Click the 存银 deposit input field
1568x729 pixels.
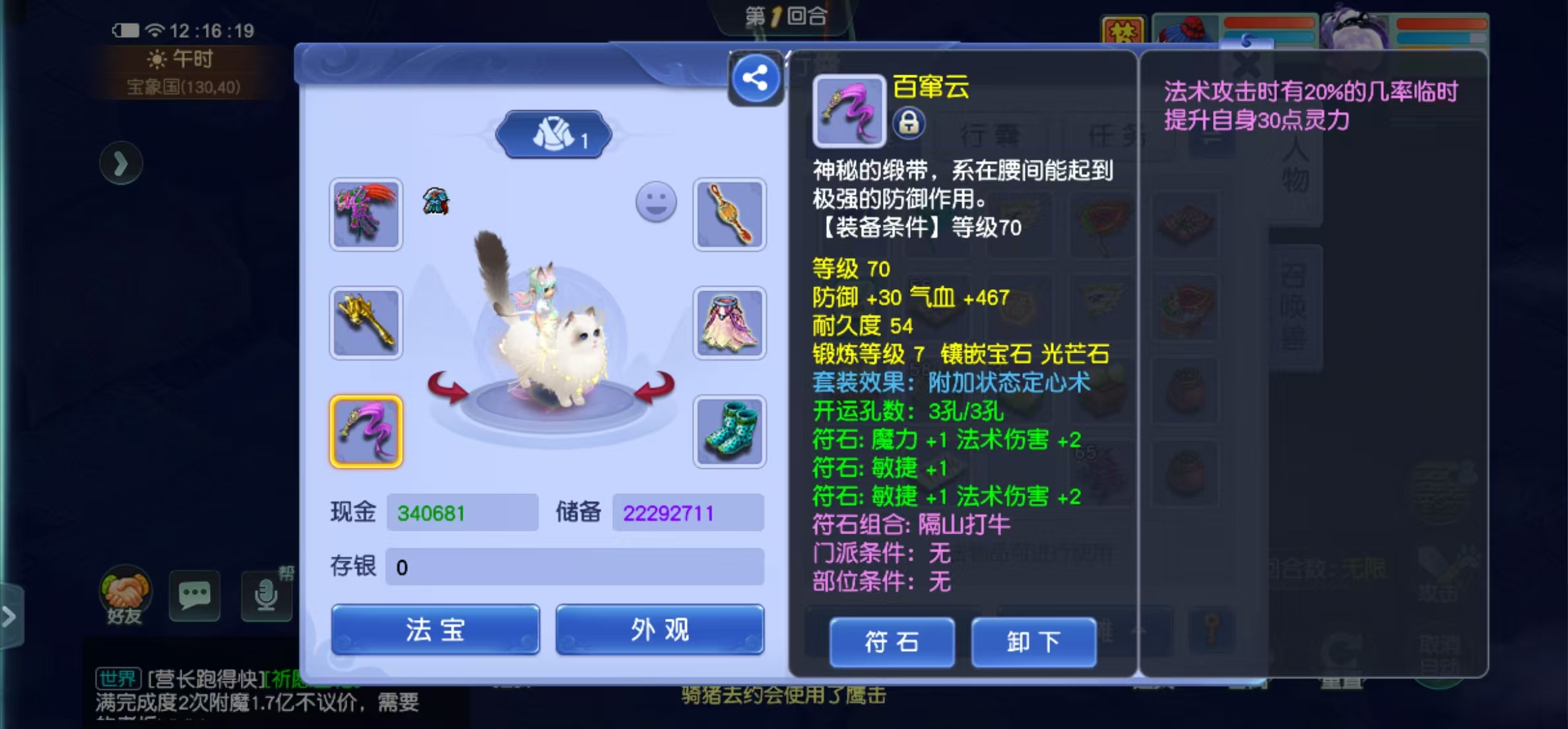coord(574,566)
